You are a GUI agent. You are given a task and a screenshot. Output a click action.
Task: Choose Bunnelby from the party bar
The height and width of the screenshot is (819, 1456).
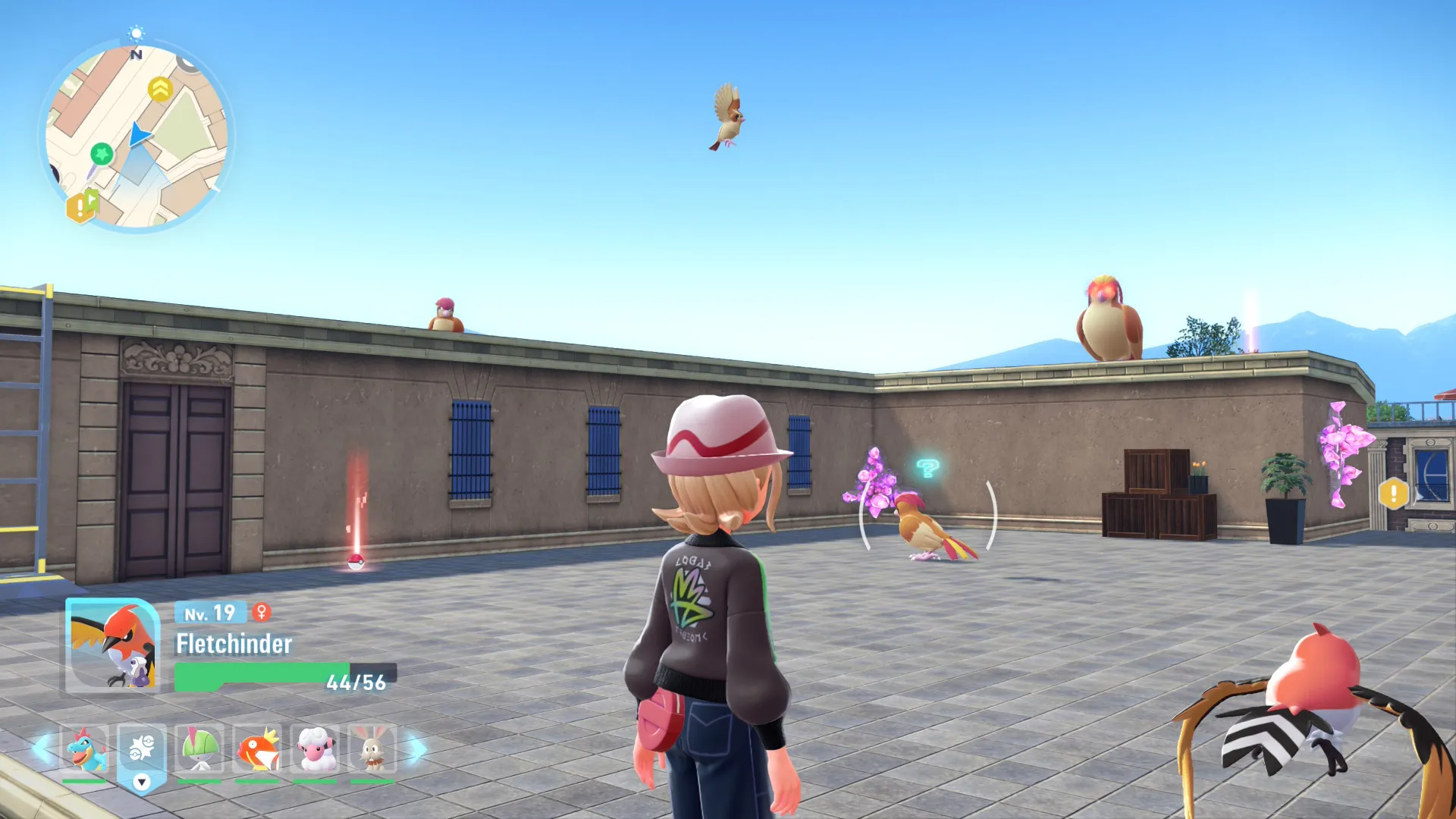pos(372,749)
